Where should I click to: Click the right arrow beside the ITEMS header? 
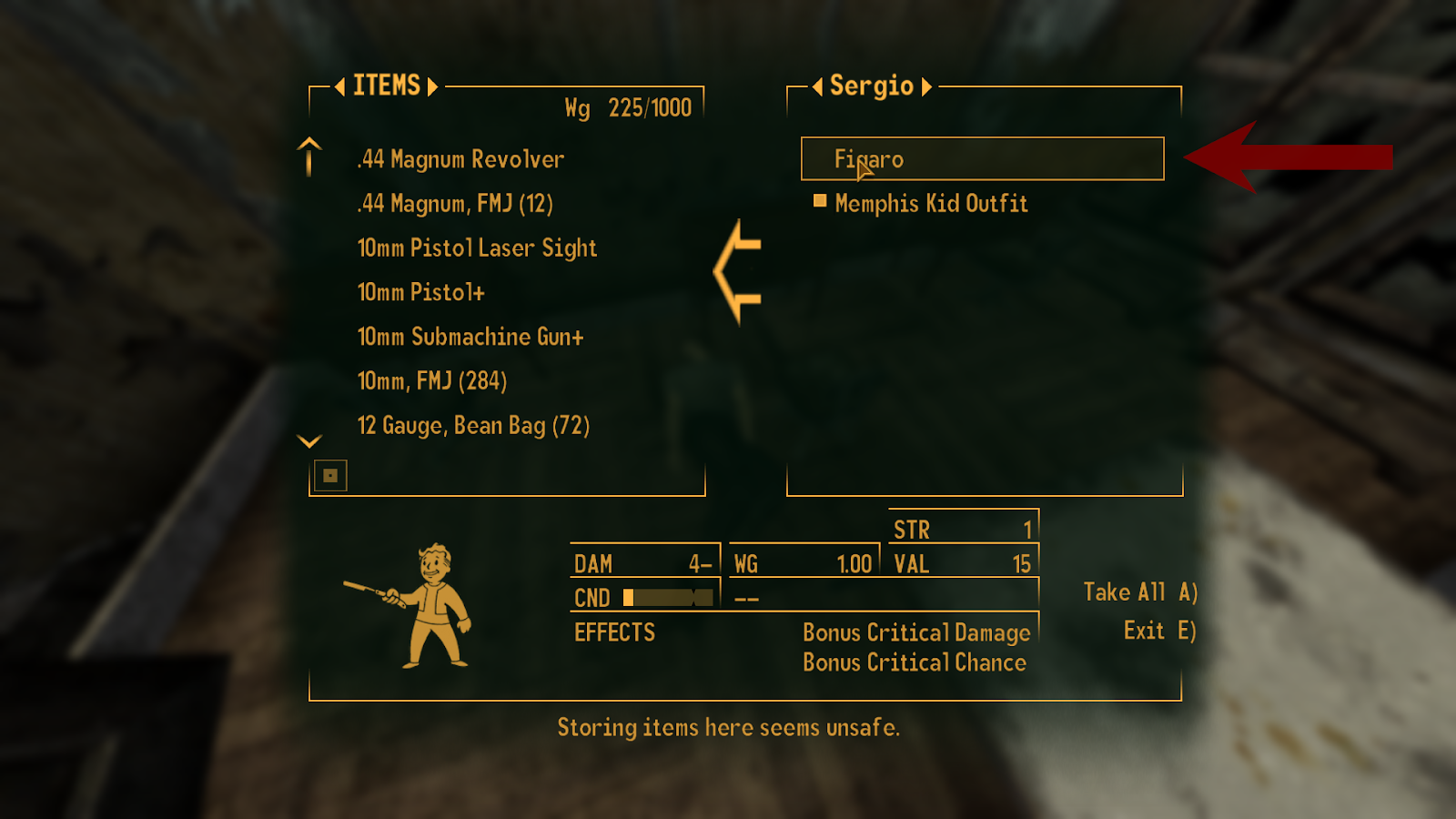coord(434,86)
